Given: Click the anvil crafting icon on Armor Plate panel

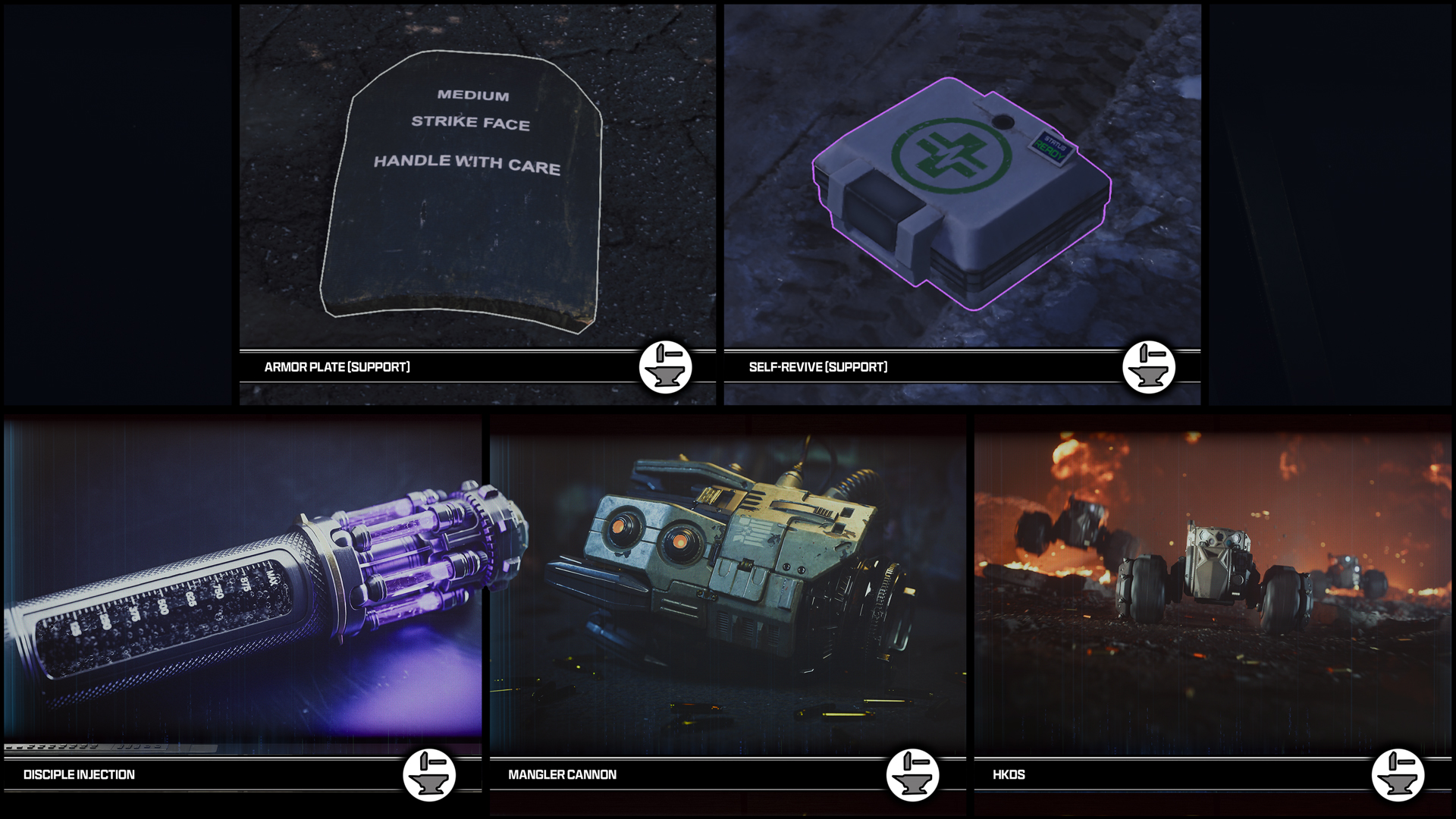Looking at the screenshot, I should [666, 367].
